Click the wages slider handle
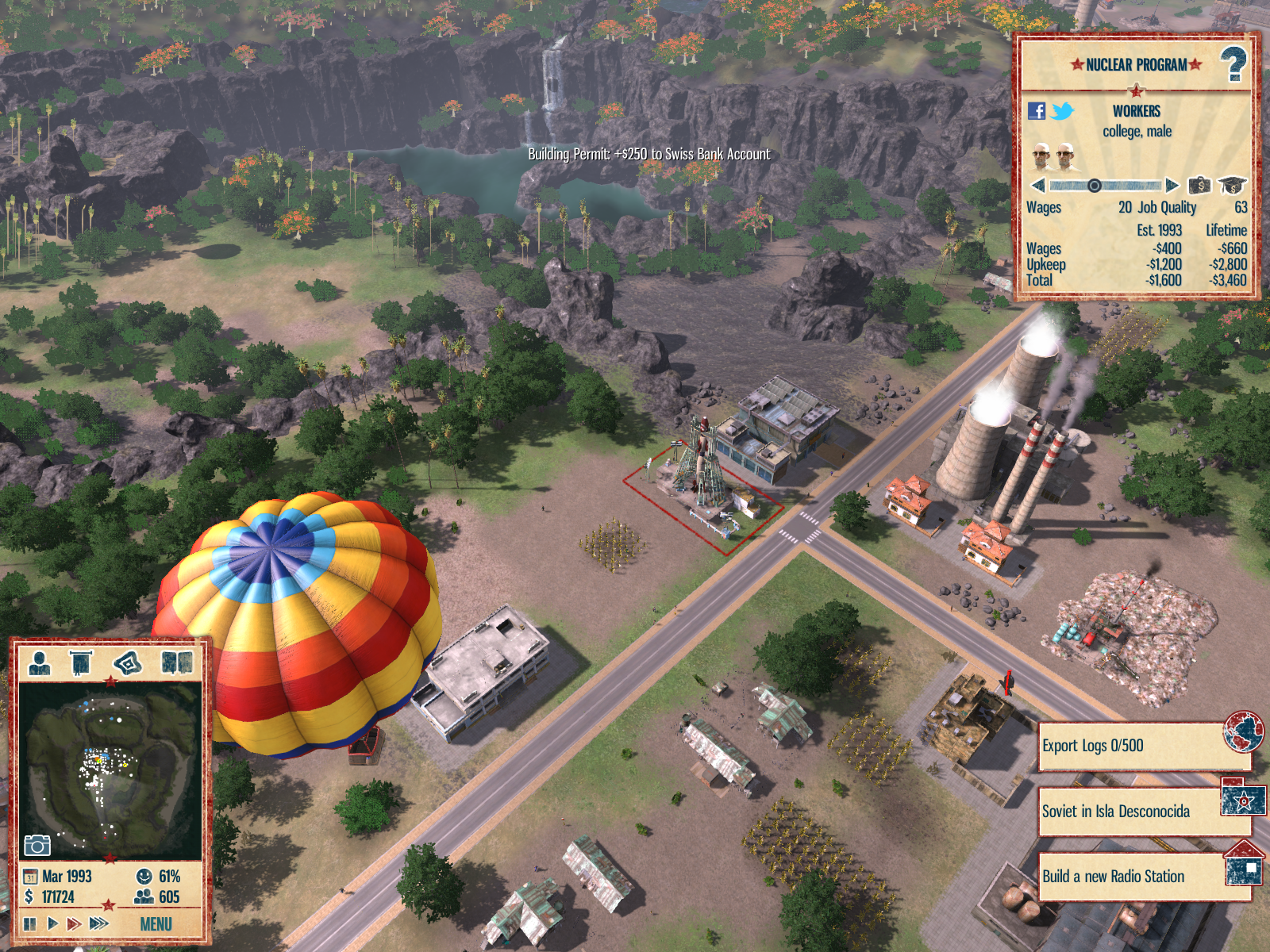This screenshot has width=1270, height=952. click(1094, 186)
